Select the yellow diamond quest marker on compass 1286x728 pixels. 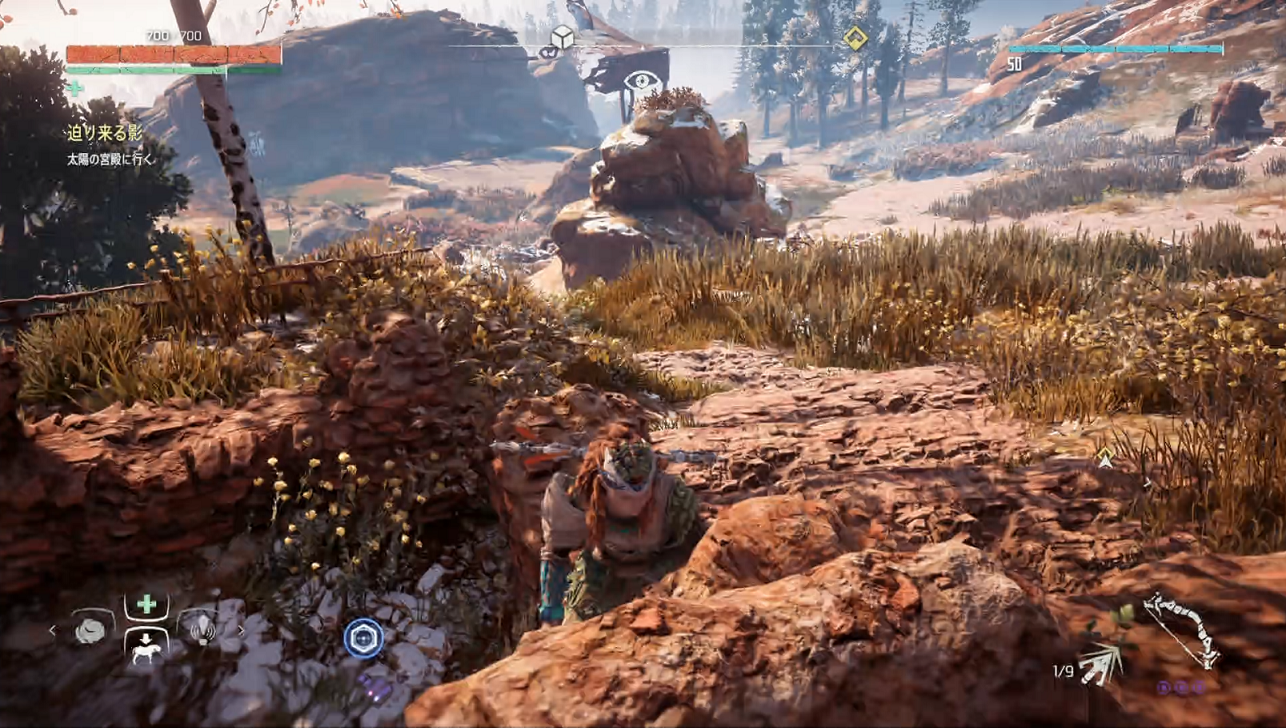pos(855,38)
